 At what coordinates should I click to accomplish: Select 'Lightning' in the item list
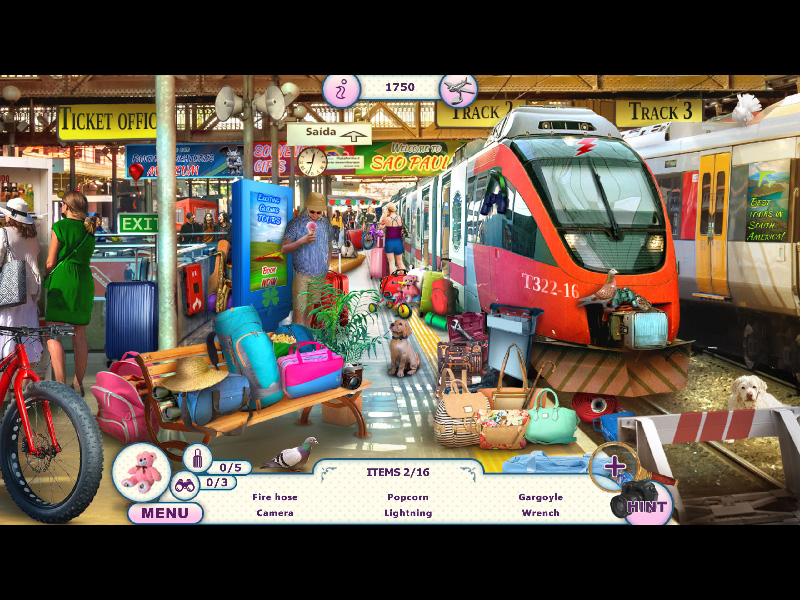click(408, 513)
